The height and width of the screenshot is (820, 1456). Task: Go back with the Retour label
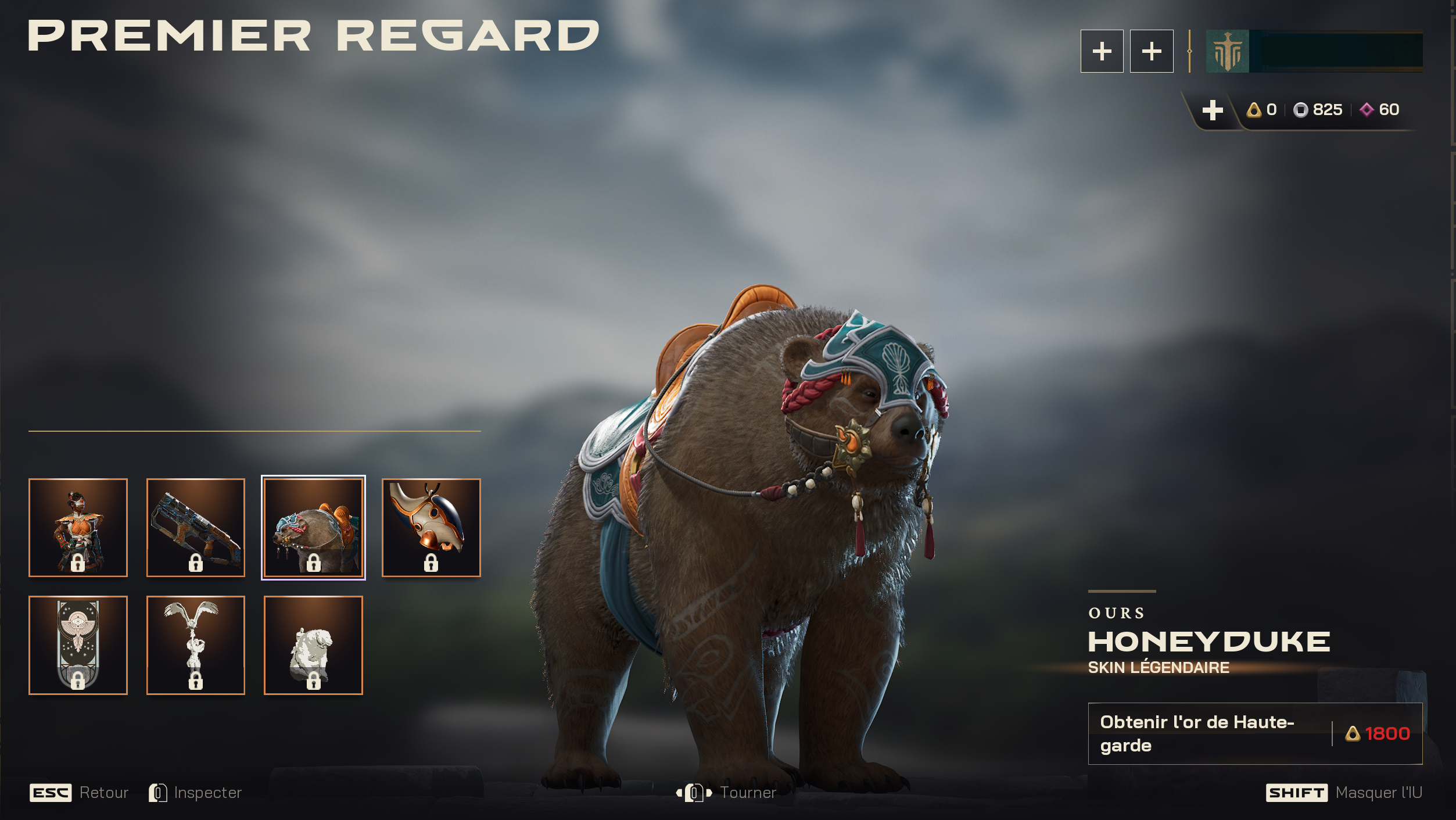[x=103, y=793]
